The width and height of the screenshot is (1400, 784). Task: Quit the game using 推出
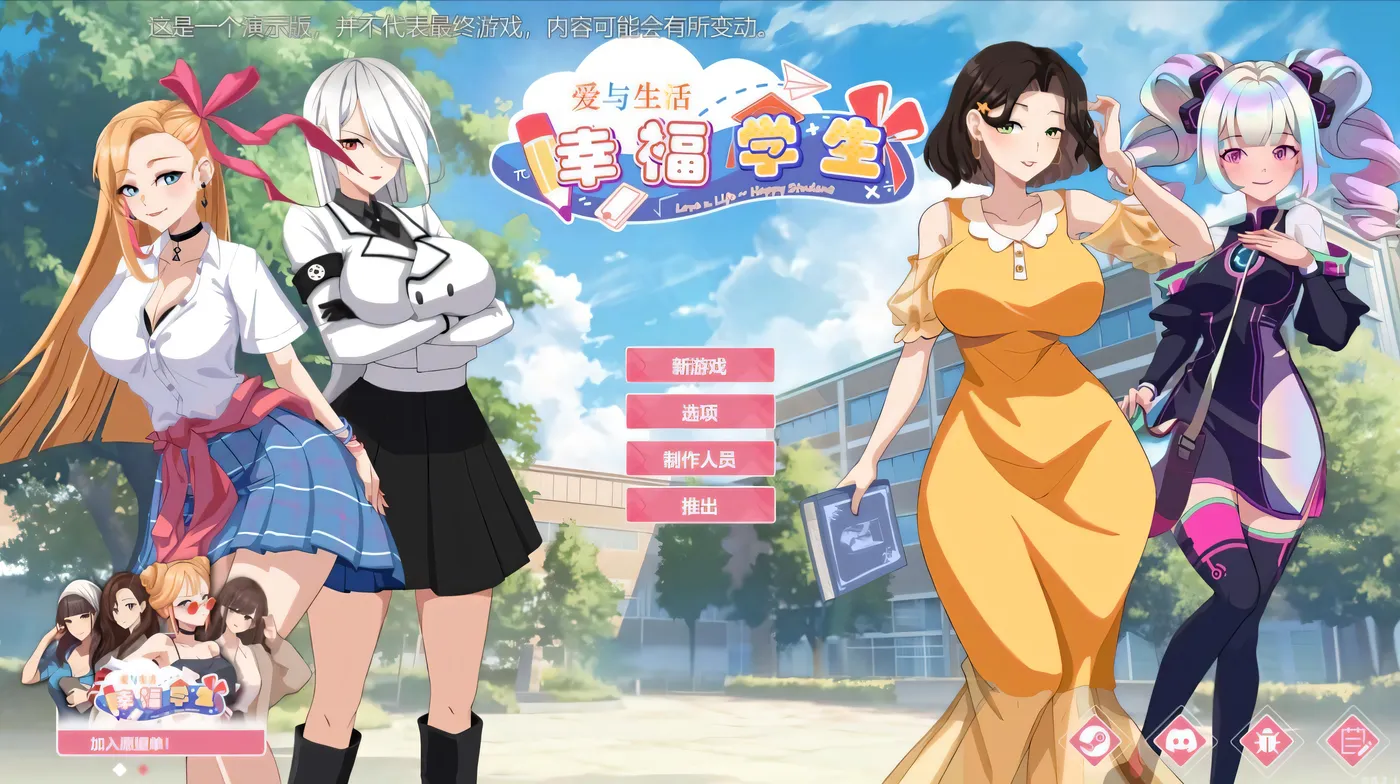(x=700, y=507)
